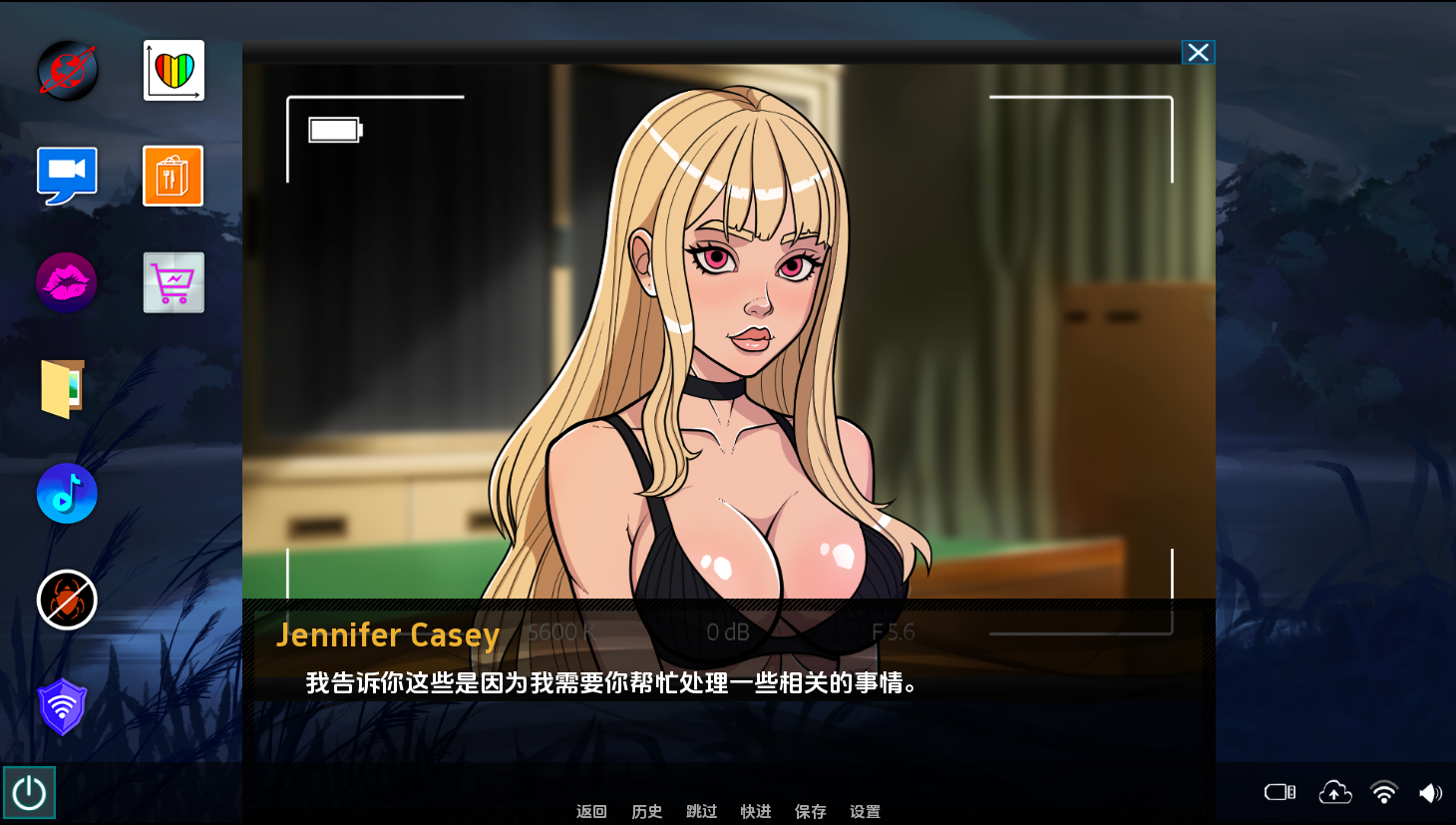Select 返回 to roll back dialogue
Image resolution: width=1456 pixels, height=825 pixels.
point(591,811)
